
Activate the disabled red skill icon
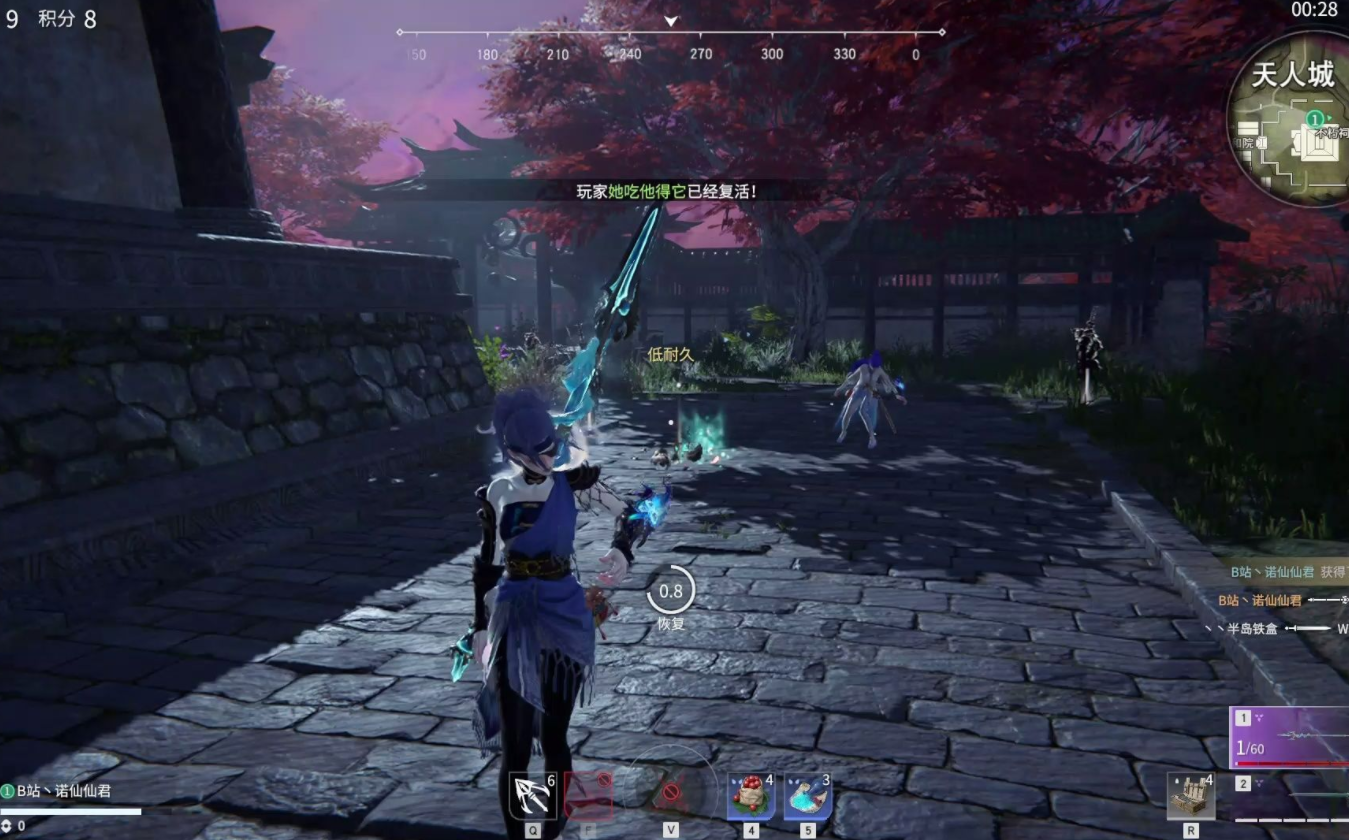(x=589, y=796)
